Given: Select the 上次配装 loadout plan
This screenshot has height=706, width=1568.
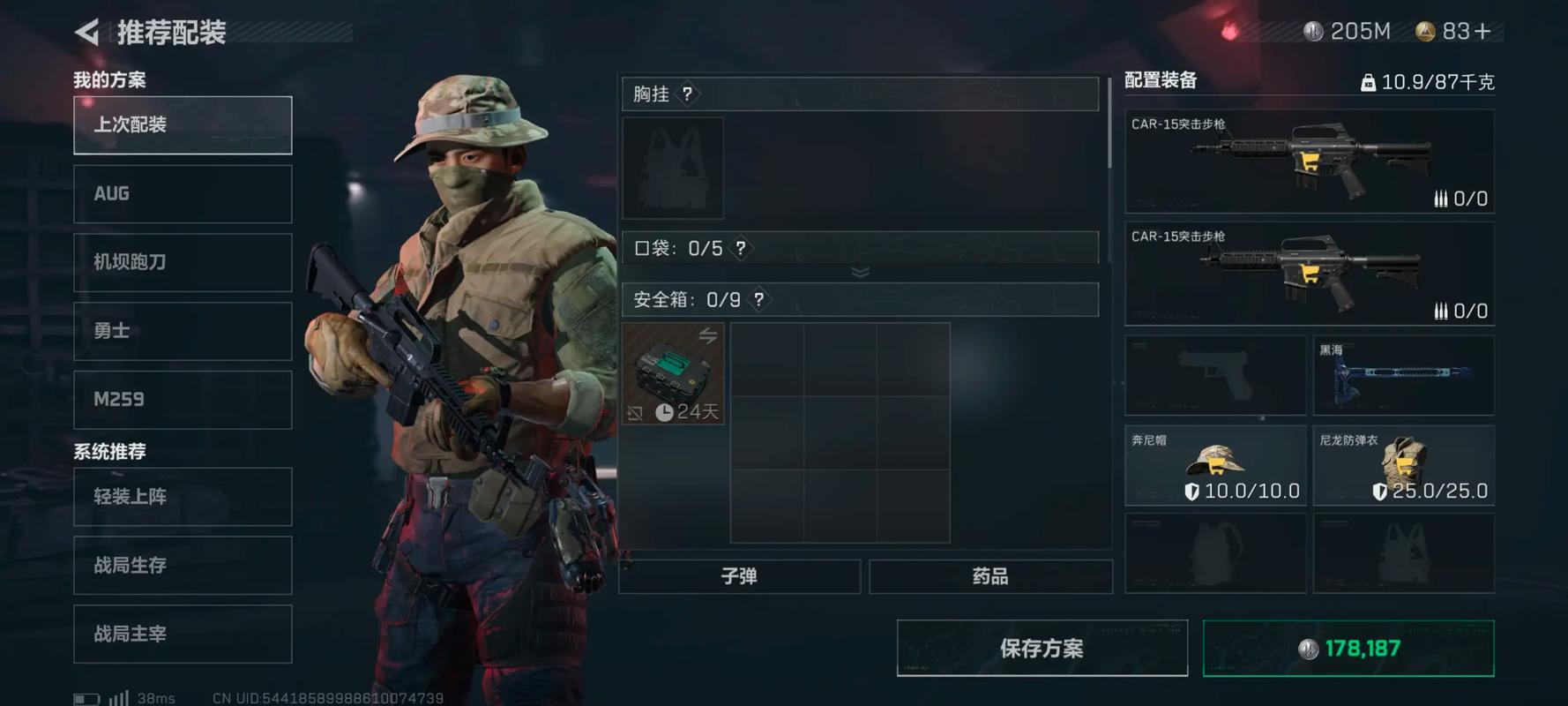Looking at the screenshot, I should point(183,124).
